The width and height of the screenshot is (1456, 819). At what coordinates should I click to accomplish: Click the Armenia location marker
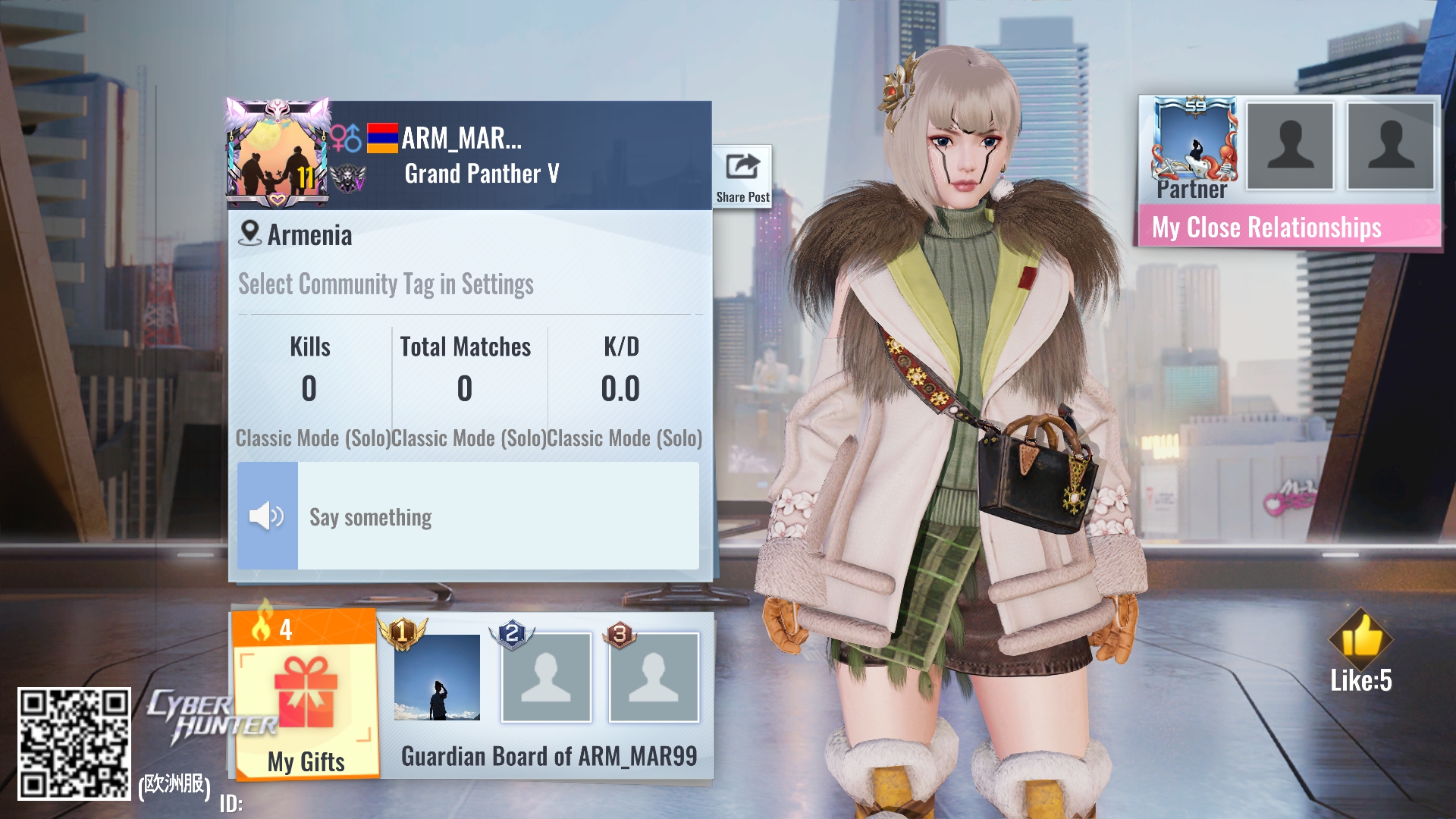(x=250, y=234)
